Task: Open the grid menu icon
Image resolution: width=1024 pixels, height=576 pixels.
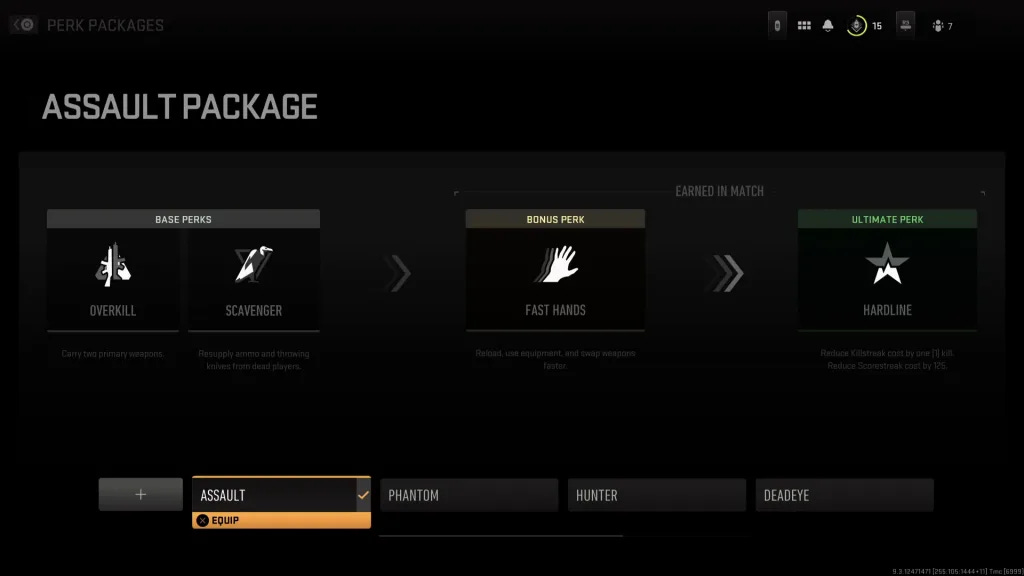Action: click(x=804, y=26)
